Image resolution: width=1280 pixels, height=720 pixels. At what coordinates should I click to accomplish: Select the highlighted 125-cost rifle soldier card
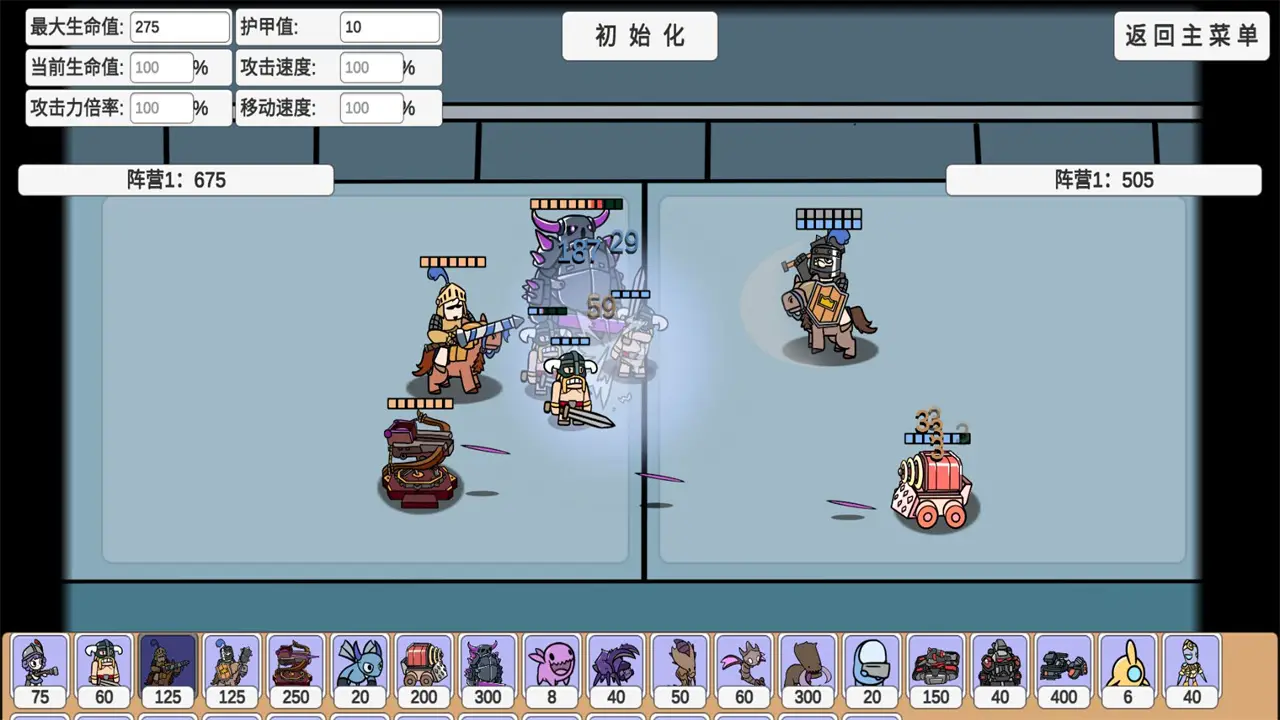[167, 670]
